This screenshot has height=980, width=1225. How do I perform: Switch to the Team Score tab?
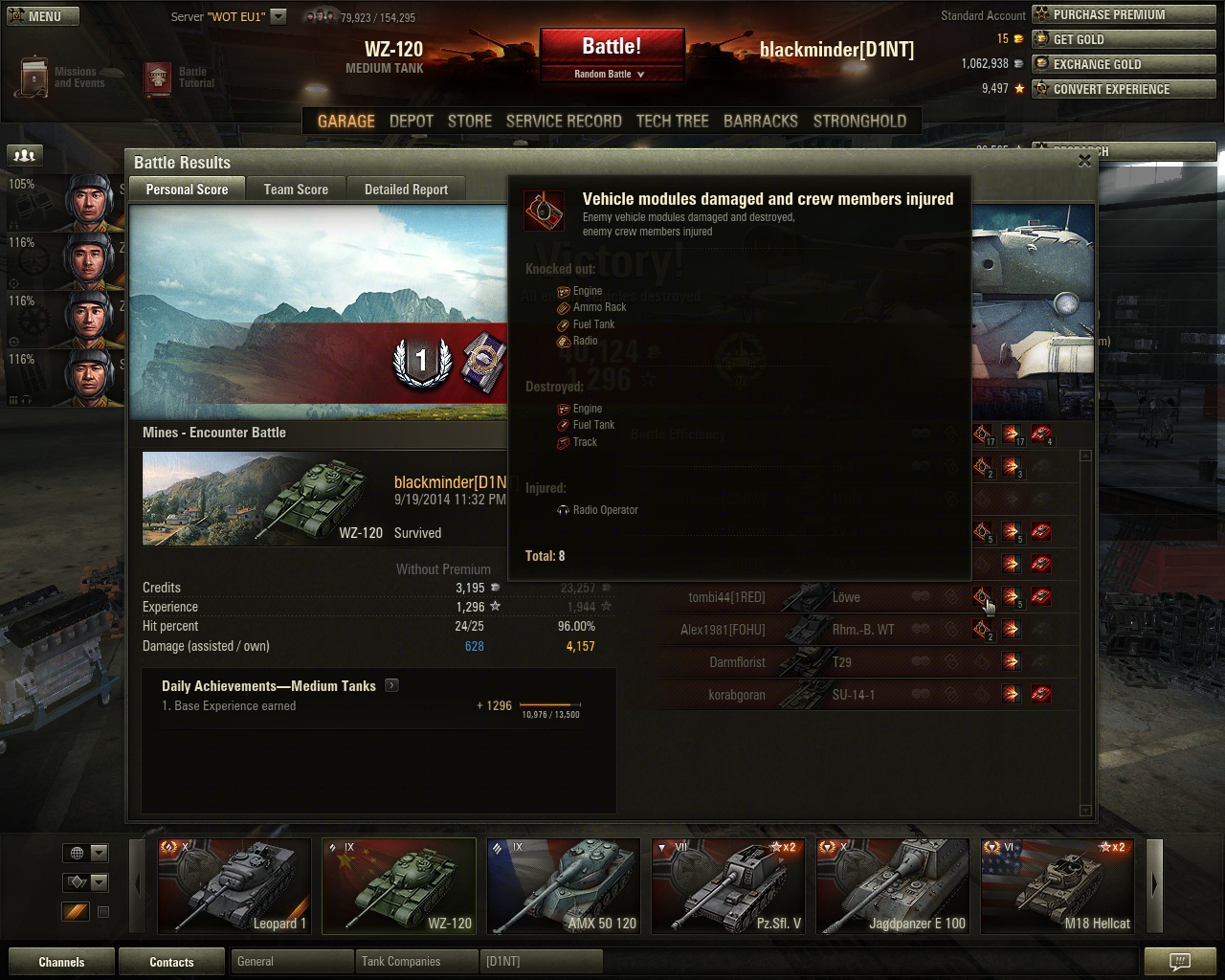pos(295,189)
